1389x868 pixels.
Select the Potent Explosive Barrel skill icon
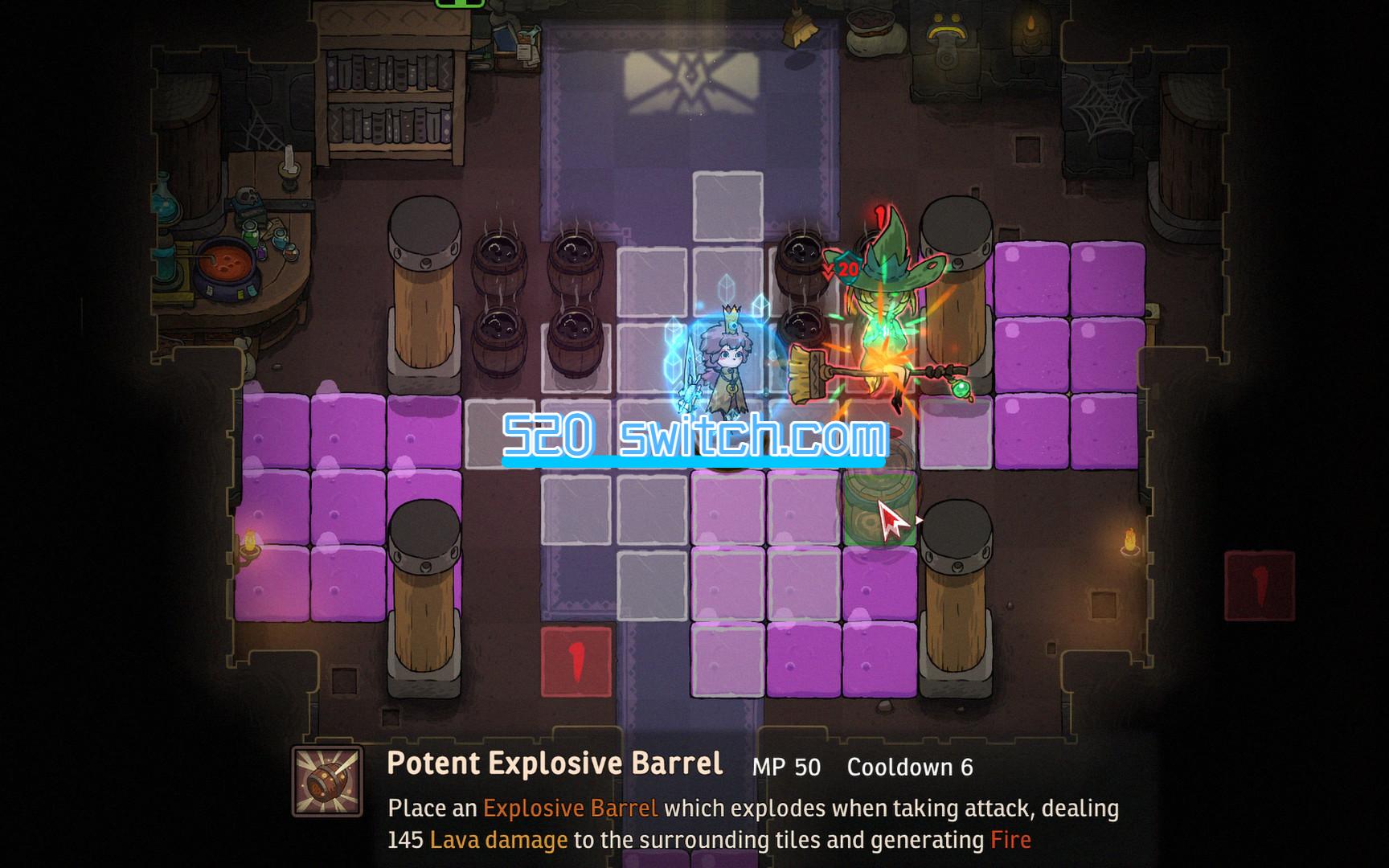pos(327,781)
